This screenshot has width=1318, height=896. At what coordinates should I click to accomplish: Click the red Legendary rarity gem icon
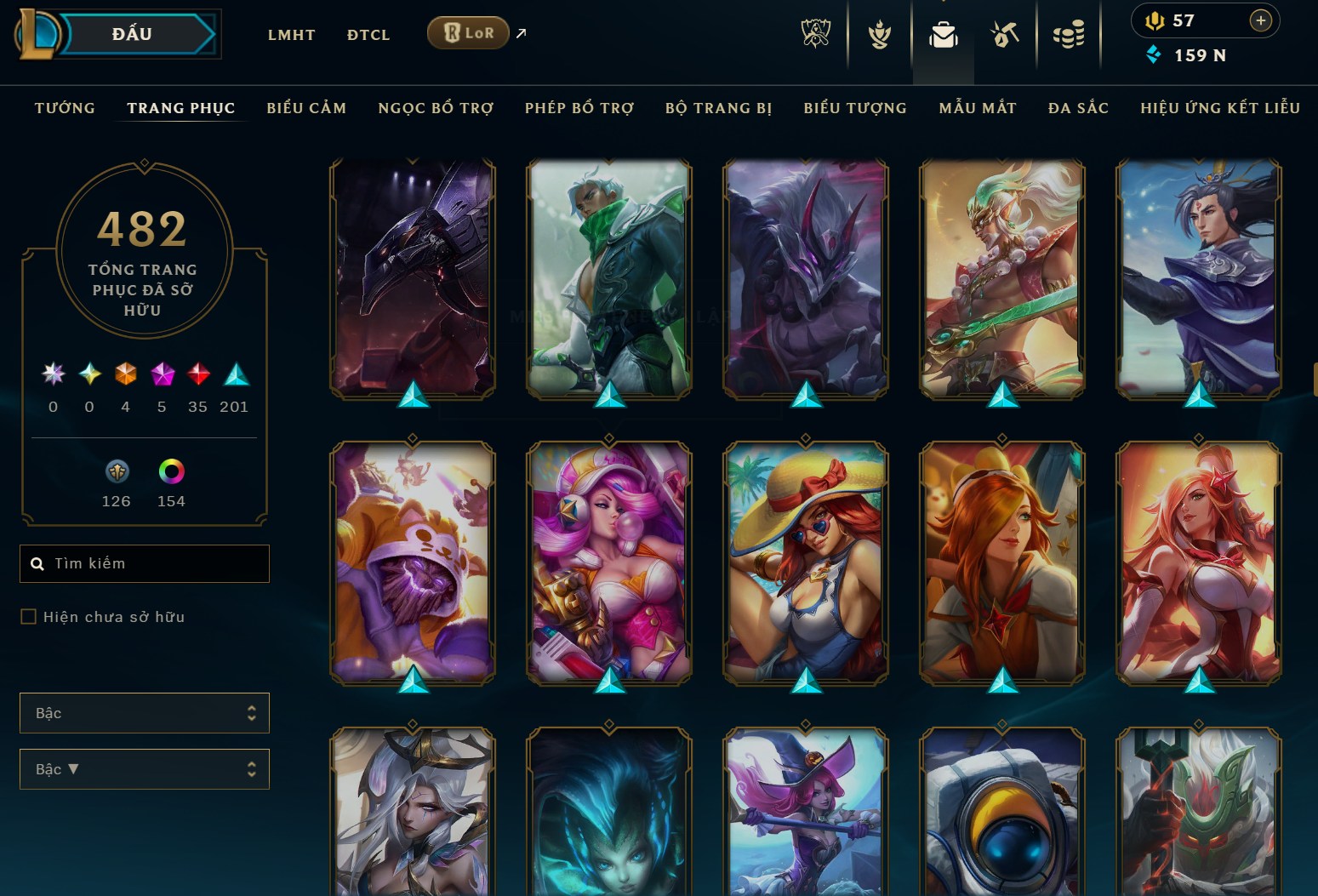(198, 373)
